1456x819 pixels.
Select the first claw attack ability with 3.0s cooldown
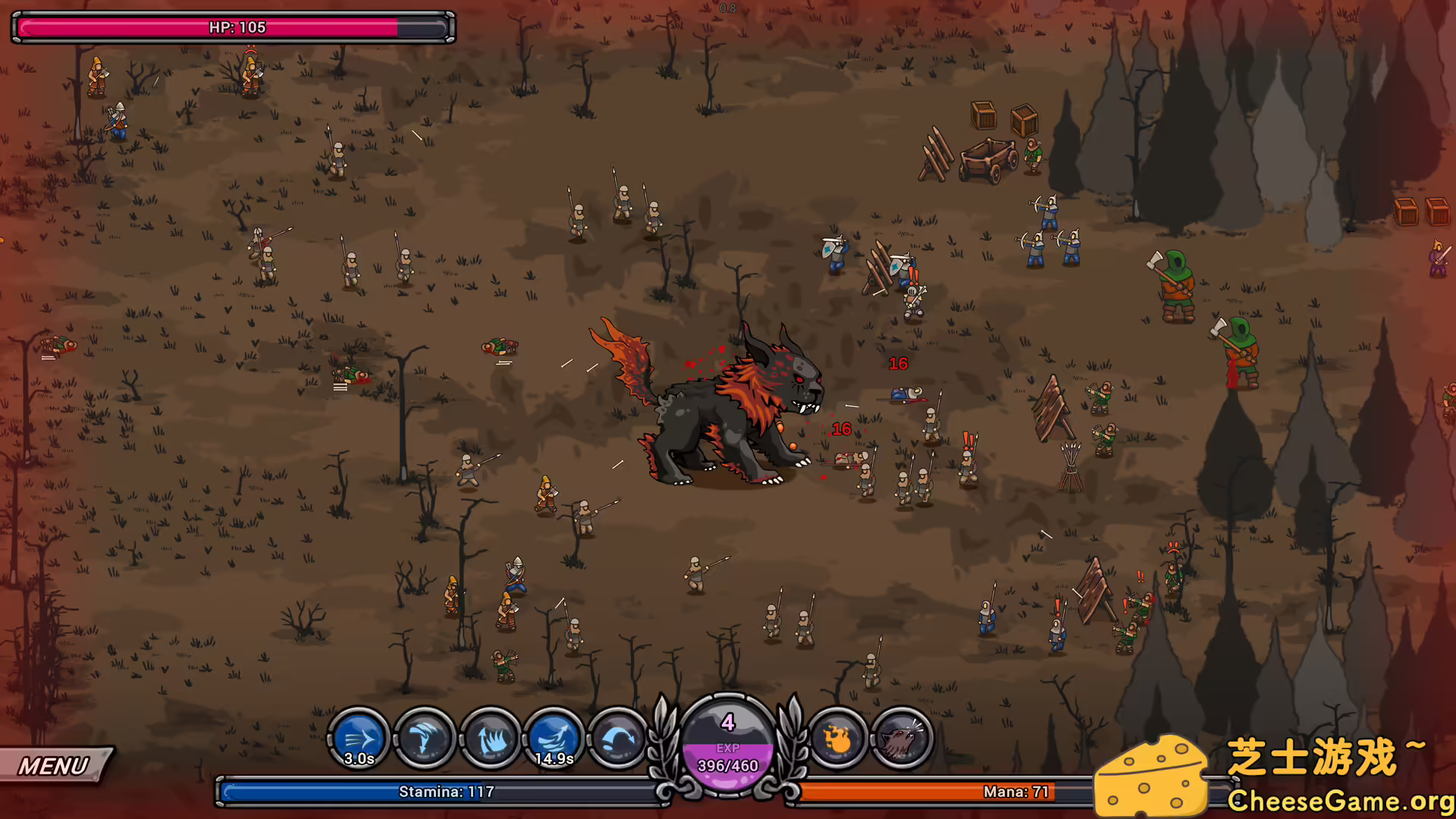click(x=360, y=738)
